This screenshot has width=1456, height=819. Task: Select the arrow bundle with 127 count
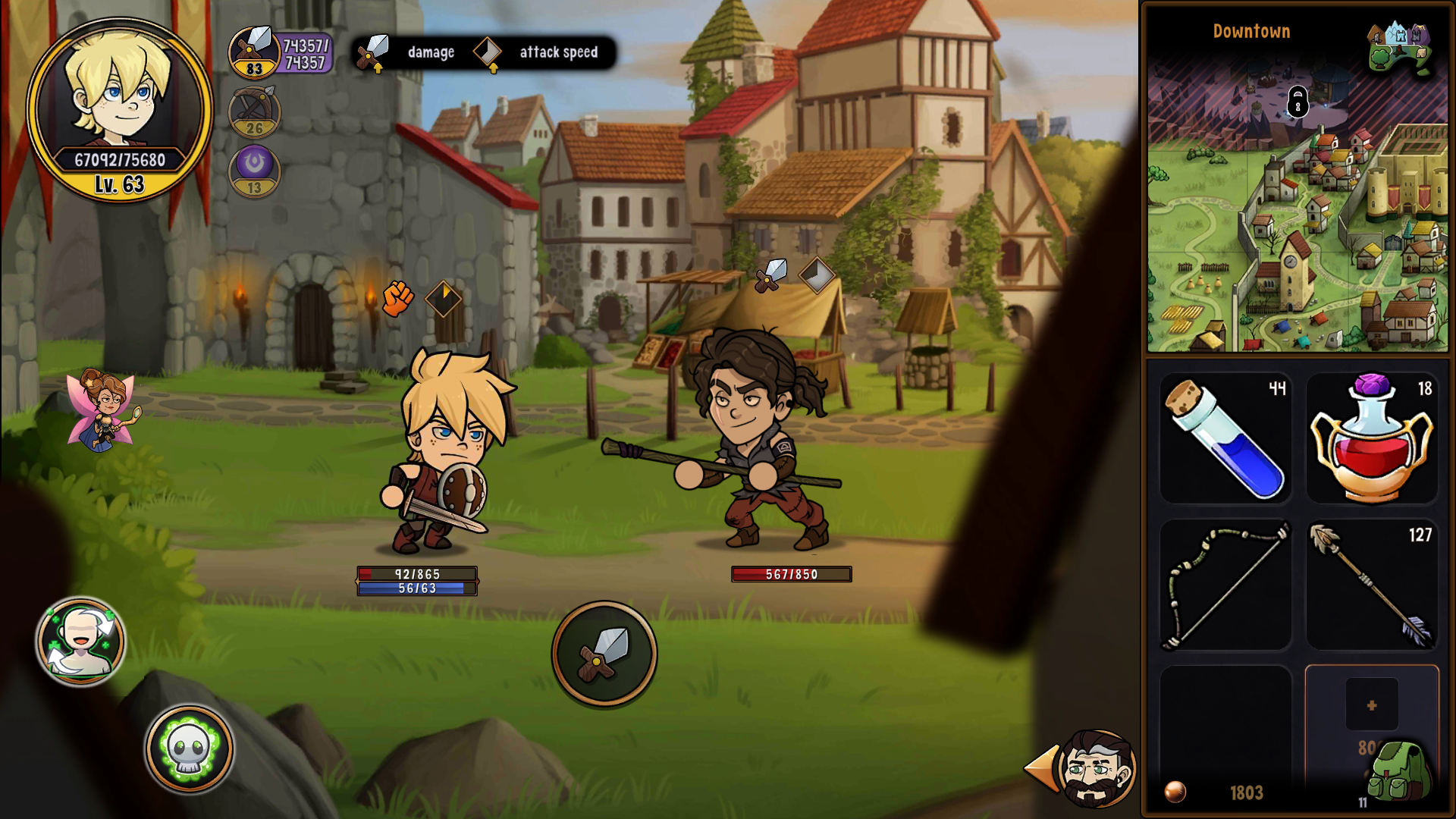coord(1372,584)
